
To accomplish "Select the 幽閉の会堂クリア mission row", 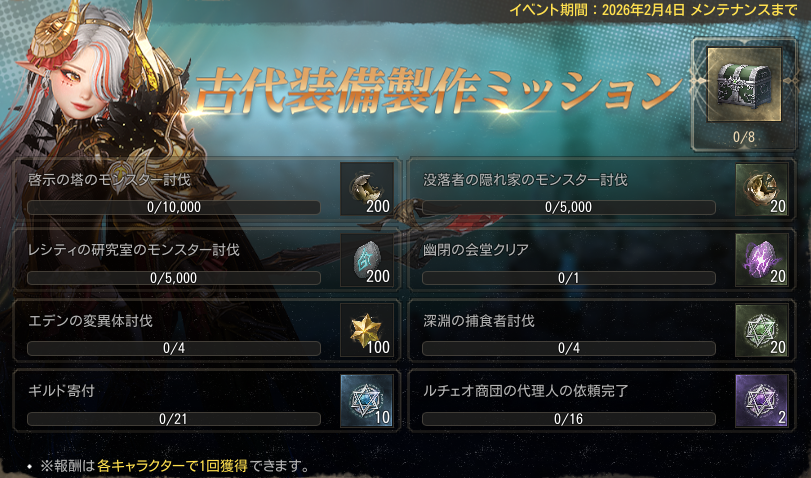I will pyautogui.click(x=570, y=260).
